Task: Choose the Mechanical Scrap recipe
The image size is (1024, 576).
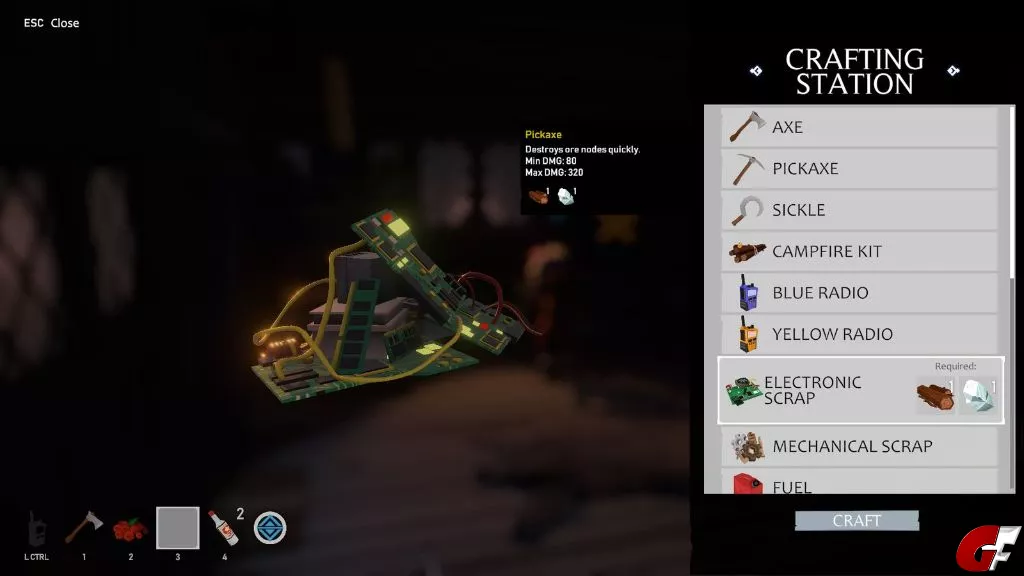Action: tap(860, 446)
